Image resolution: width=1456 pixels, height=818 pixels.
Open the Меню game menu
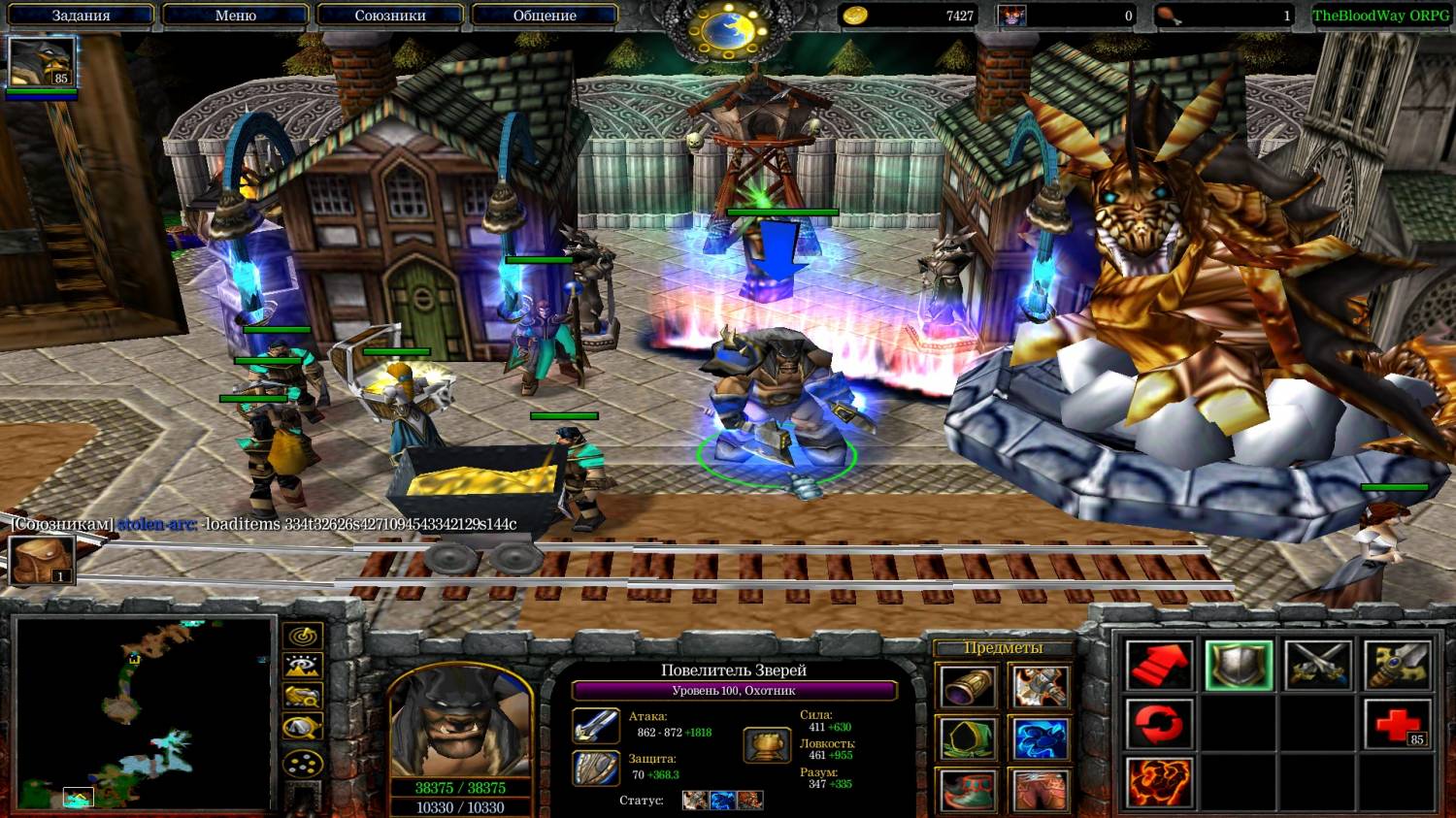click(235, 16)
